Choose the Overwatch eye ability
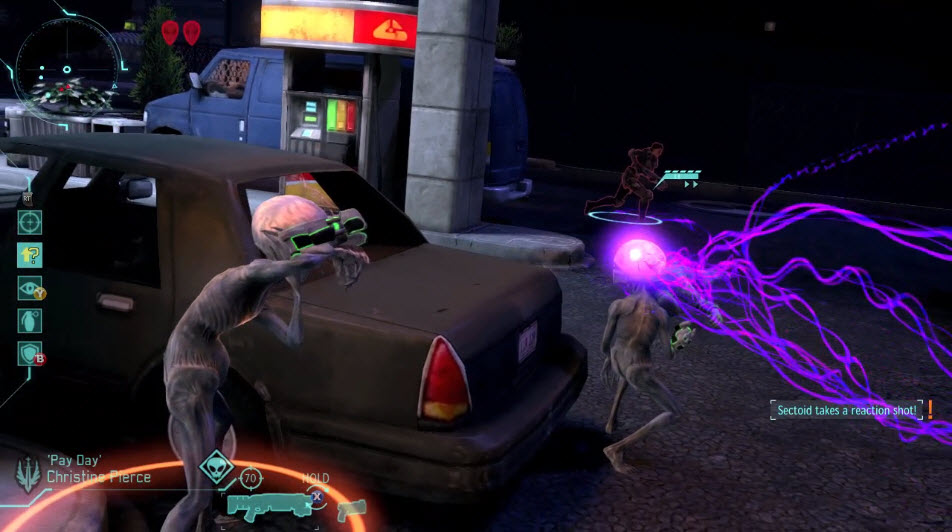This screenshot has width=952, height=532. [x=30, y=288]
